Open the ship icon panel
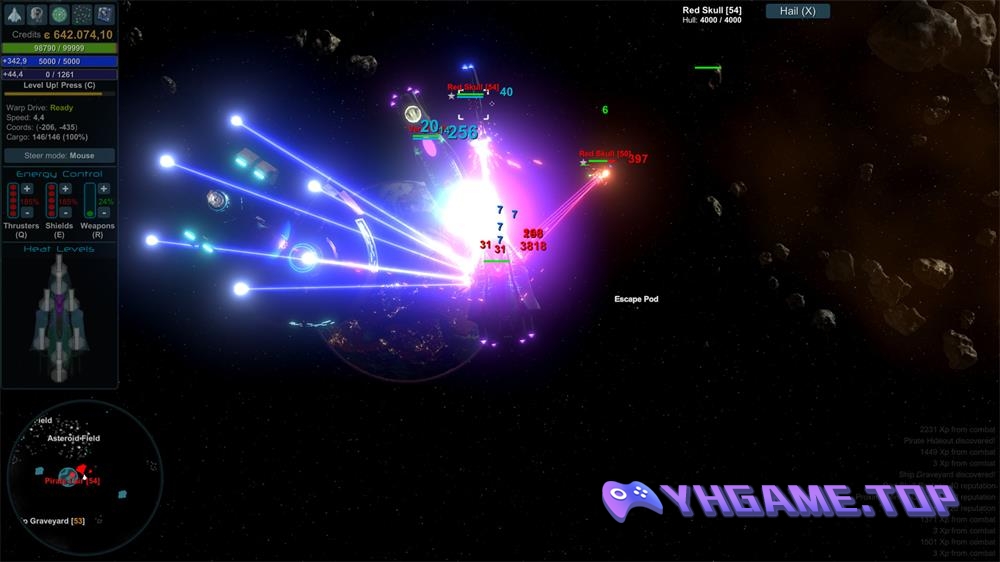The height and width of the screenshot is (562, 1000). click(x=13, y=14)
